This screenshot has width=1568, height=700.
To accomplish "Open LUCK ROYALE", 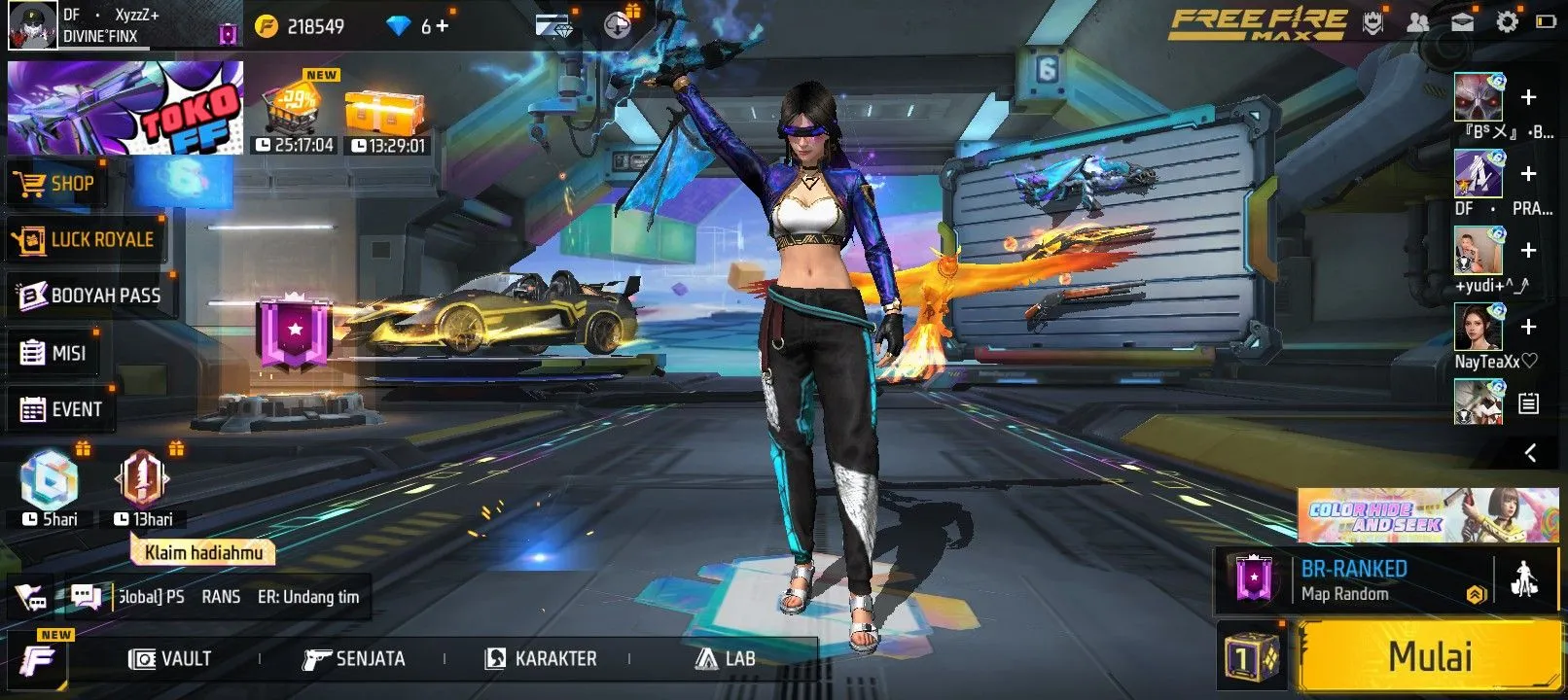I will [x=85, y=240].
